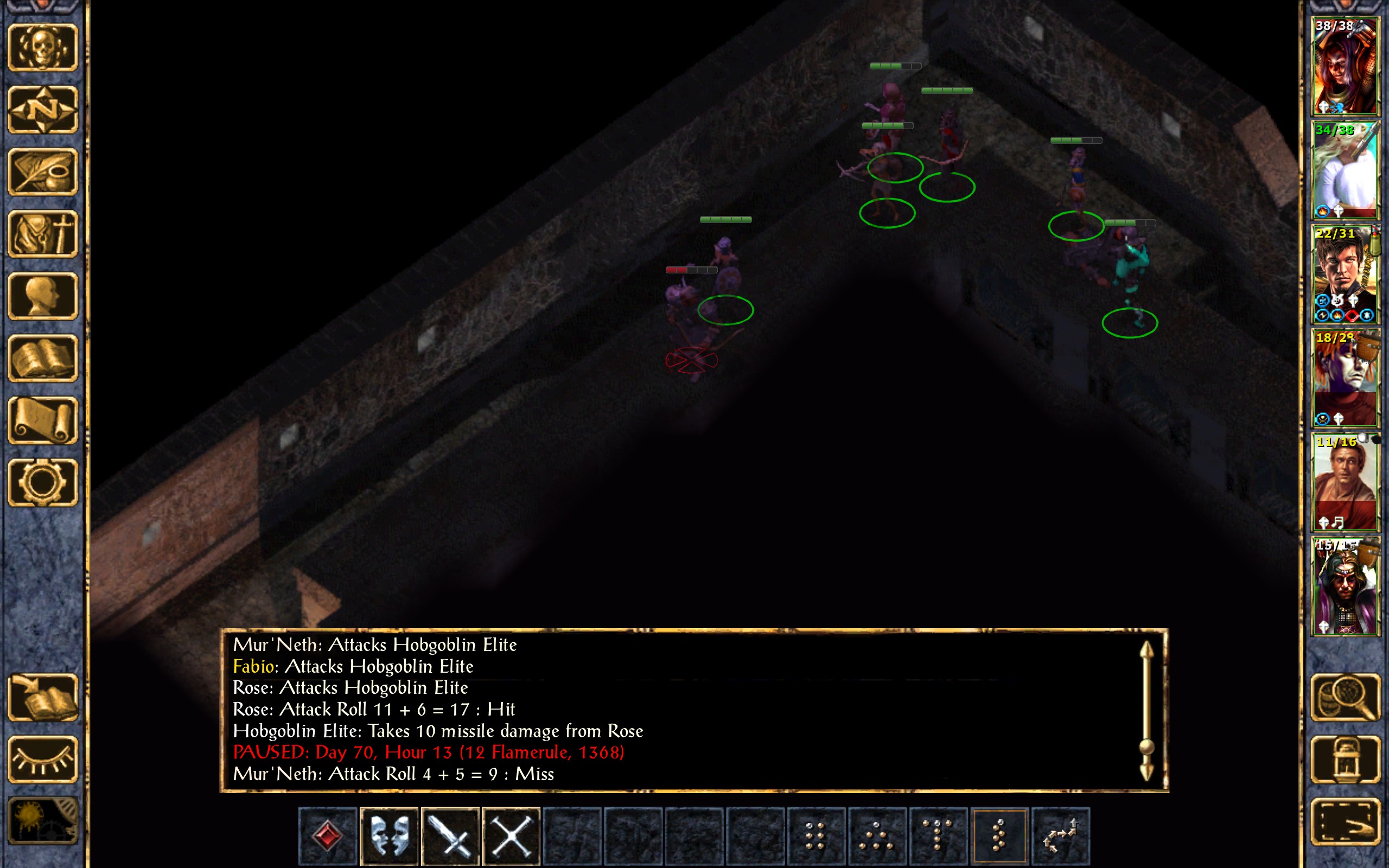Screen dimensions: 1389x868
Task: Toggle party AI lantern button
Action: click(x=1345, y=759)
